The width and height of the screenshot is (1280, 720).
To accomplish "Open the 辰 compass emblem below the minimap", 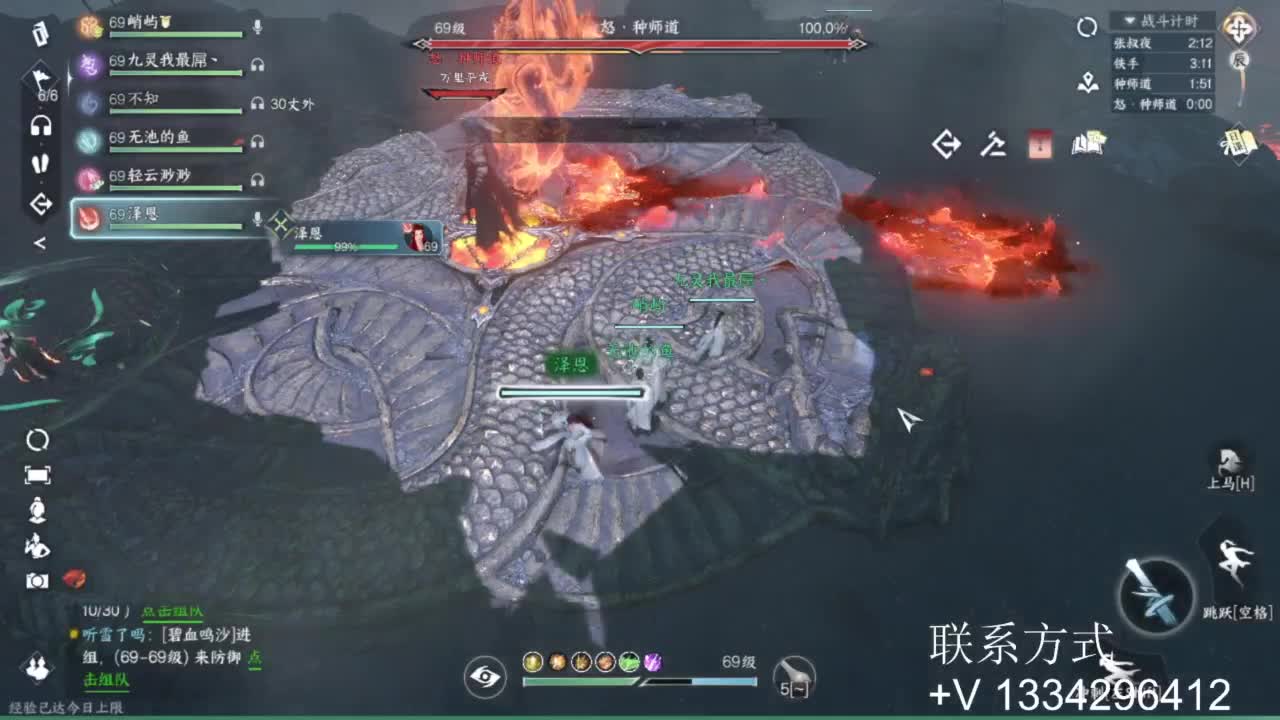I will click(x=1240, y=58).
